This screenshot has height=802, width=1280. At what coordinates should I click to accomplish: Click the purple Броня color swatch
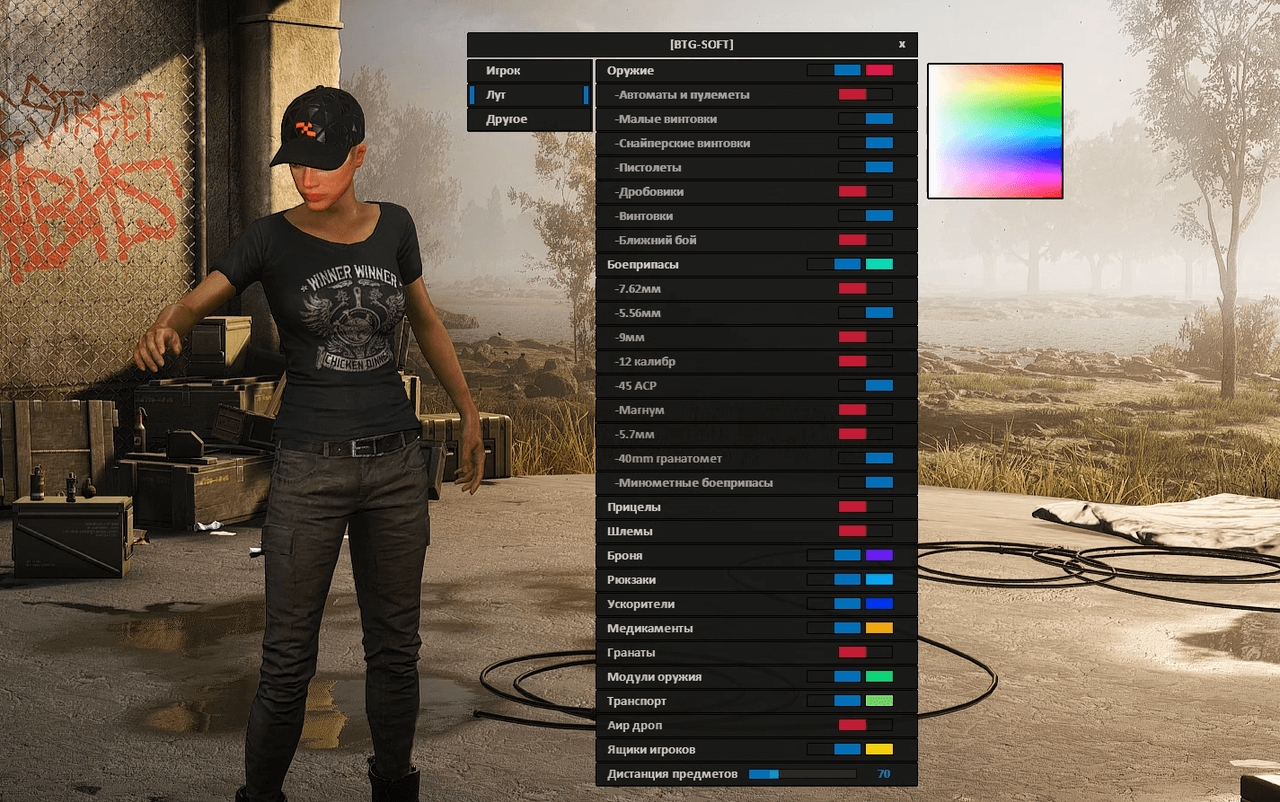tap(880, 555)
